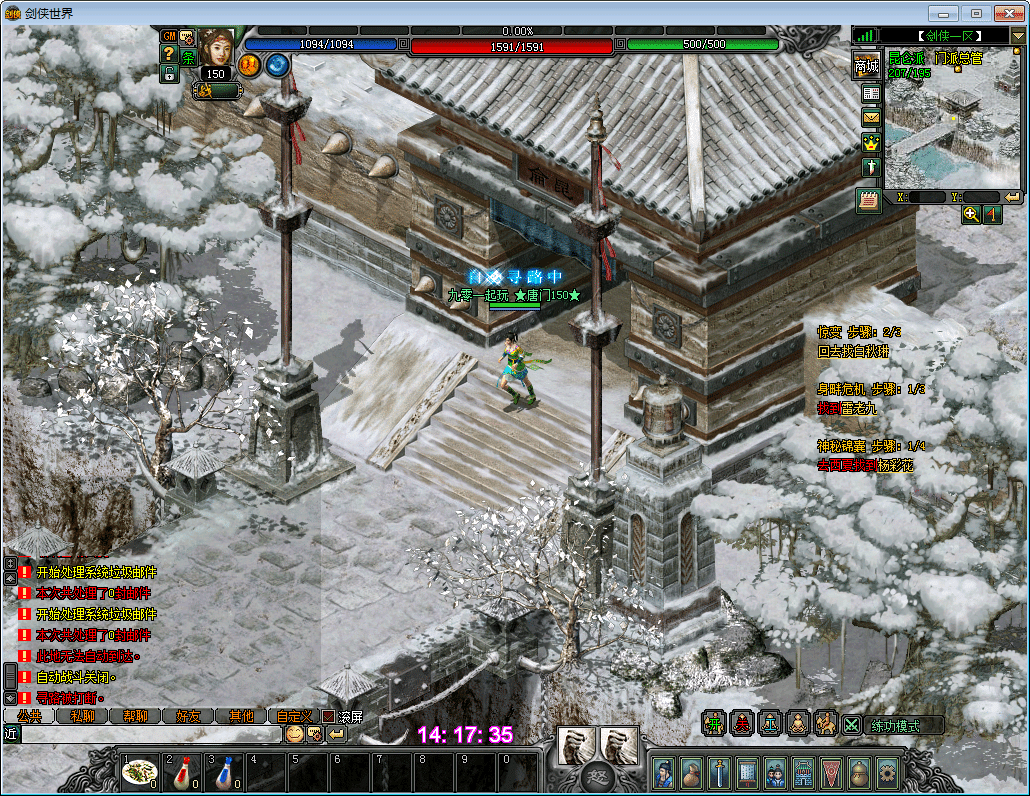The image size is (1030, 796).
Task: Use the food dish in hotbar slot 1
Action: (140, 772)
